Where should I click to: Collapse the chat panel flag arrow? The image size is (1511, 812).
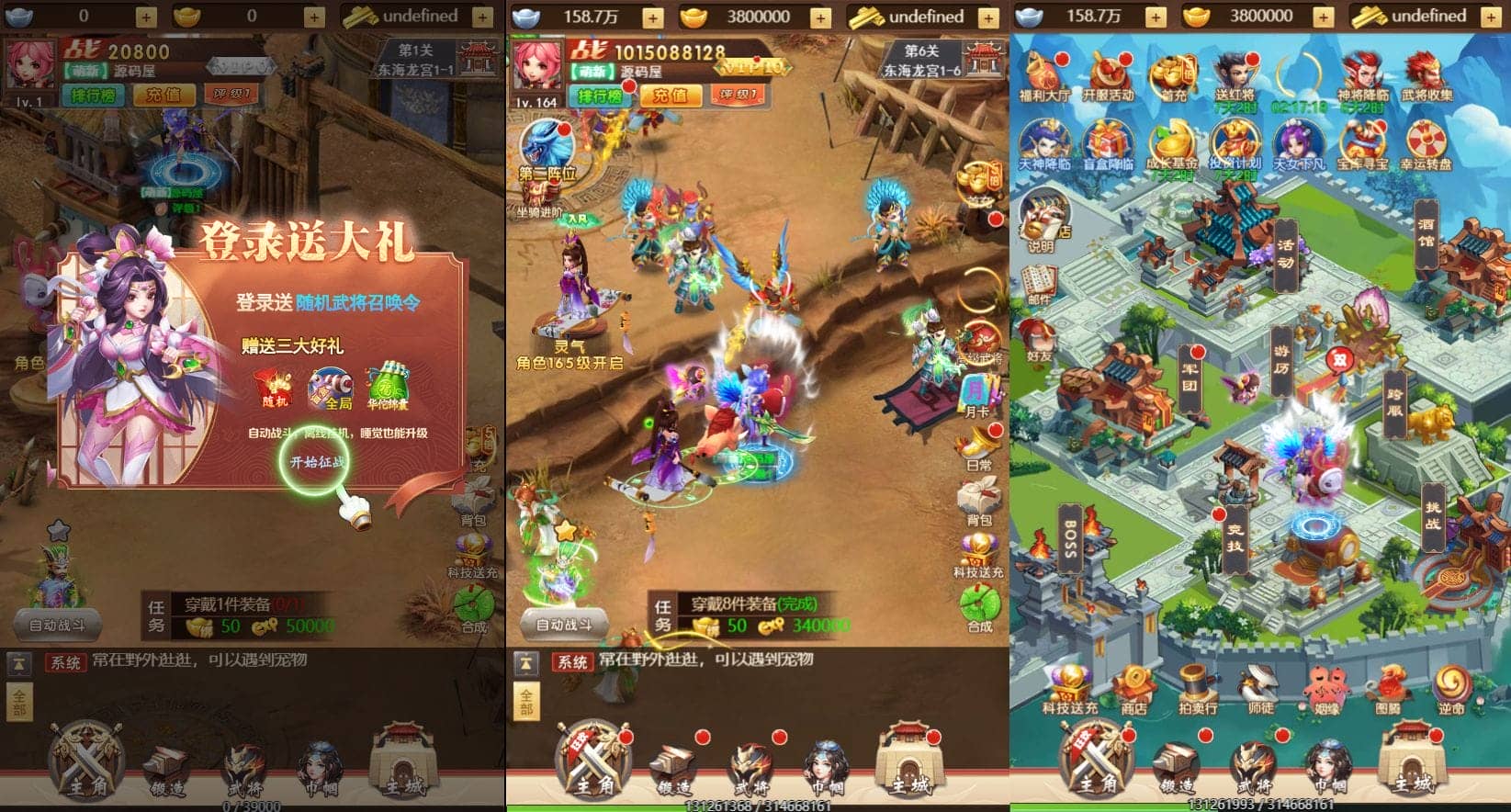click(526, 663)
